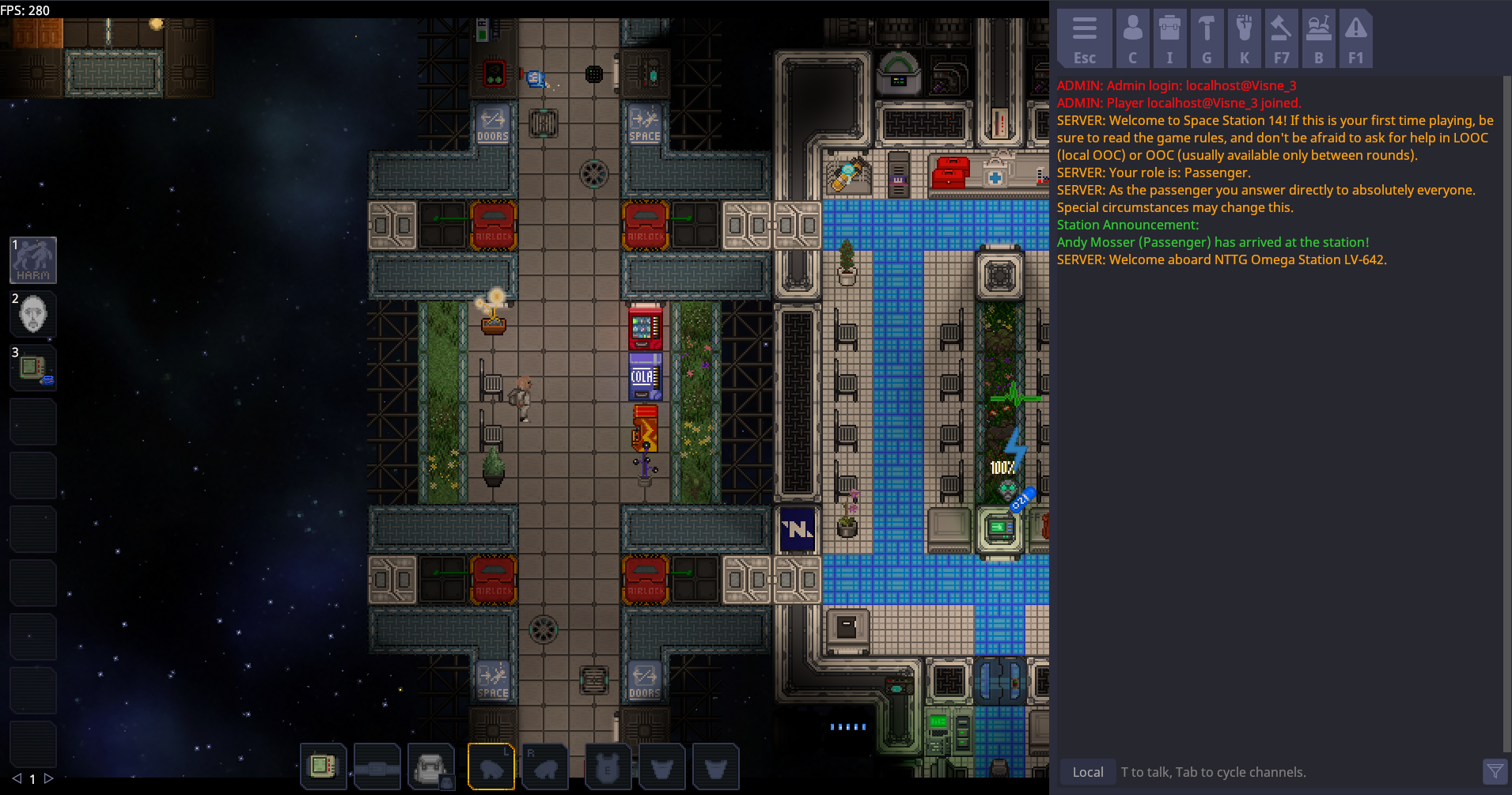Select the PDA in hotbar slot 3
The width and height of the screenshot is (1512, 795).
click(32, 367)
